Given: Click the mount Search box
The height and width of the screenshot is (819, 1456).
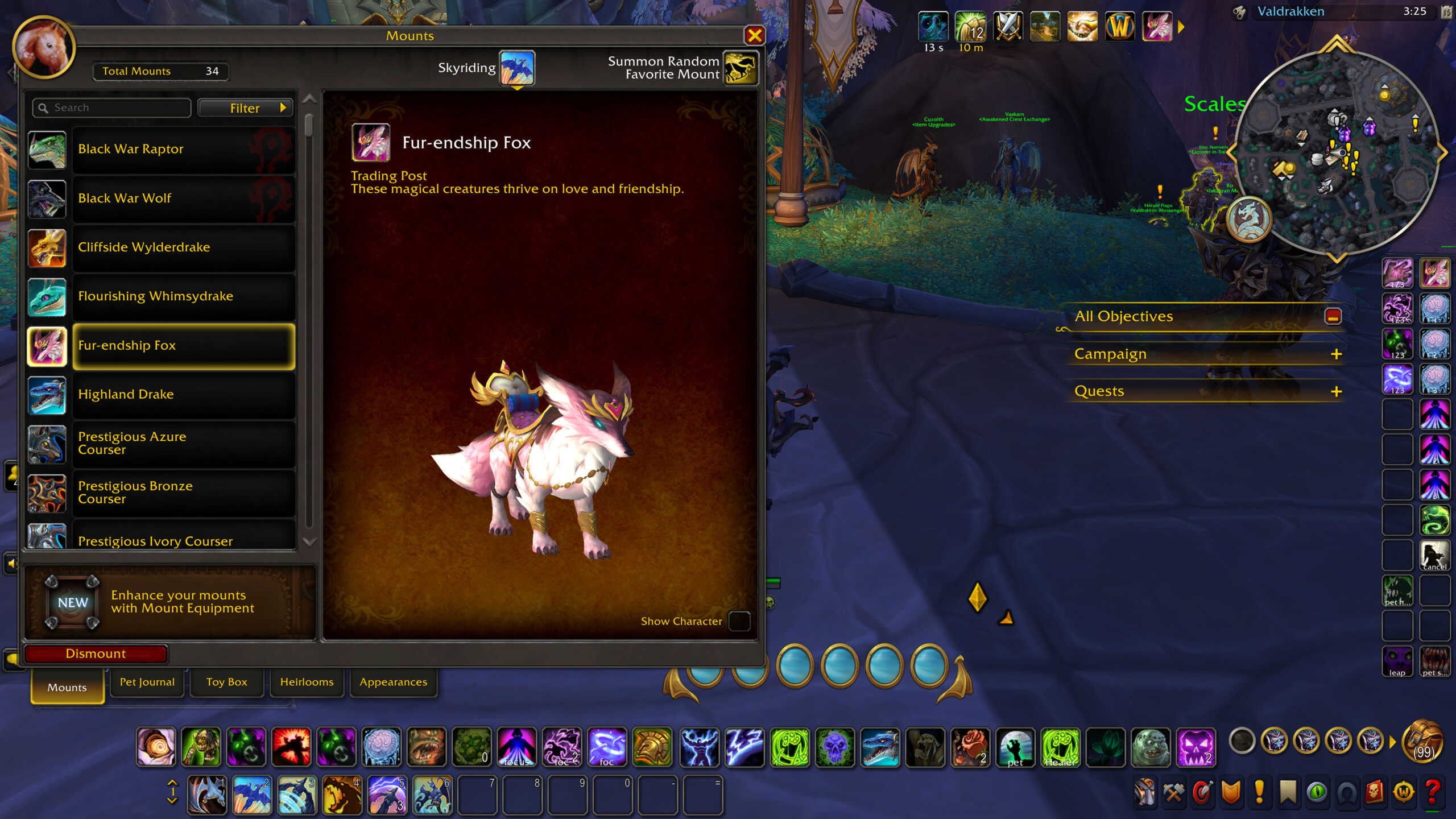Looking at the screenshot, I should coord(112,108).
